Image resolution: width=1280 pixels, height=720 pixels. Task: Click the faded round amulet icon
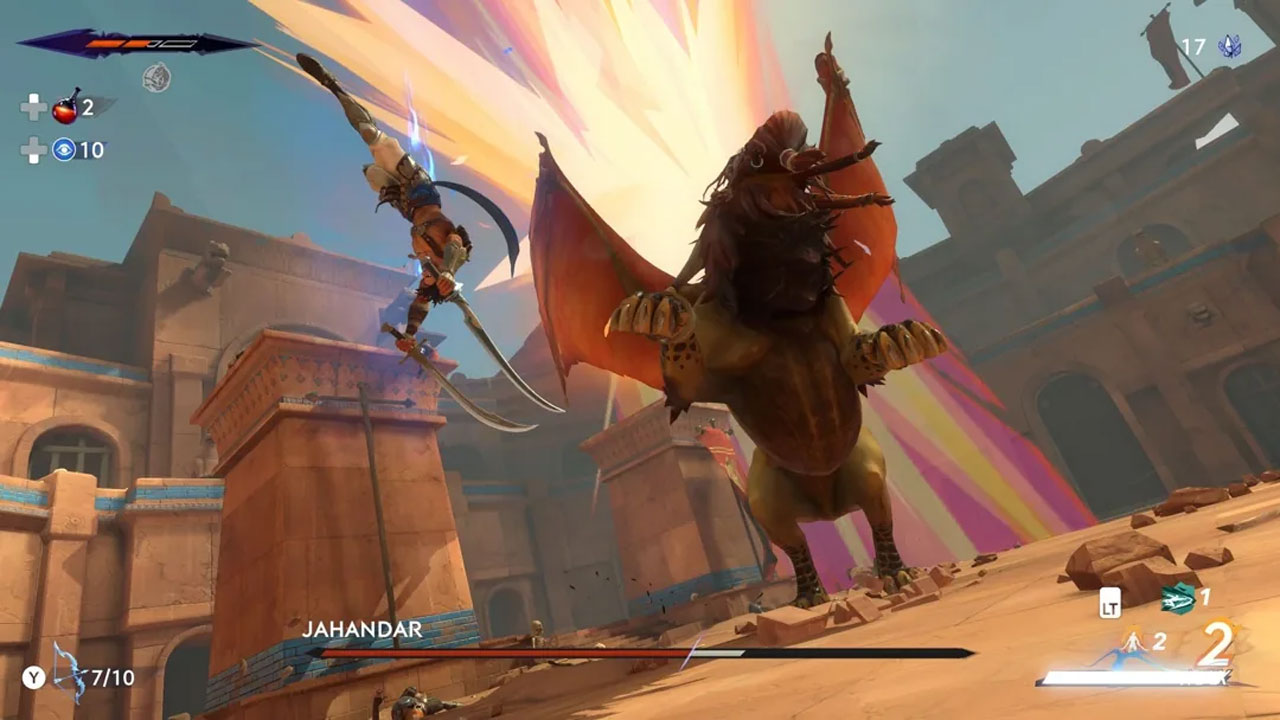[156, 77]
